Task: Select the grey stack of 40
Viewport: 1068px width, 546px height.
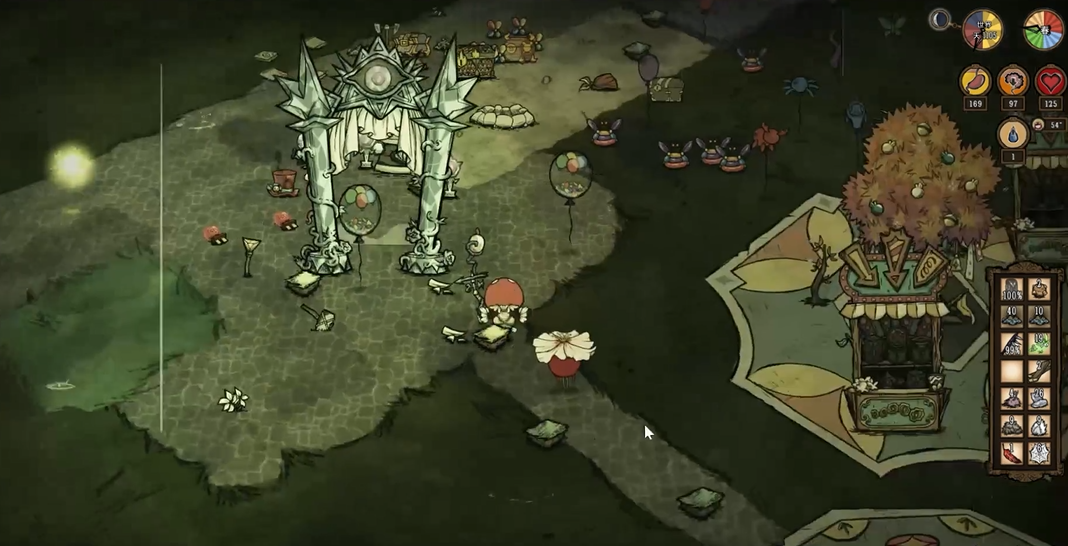Action: [1011, 317]
